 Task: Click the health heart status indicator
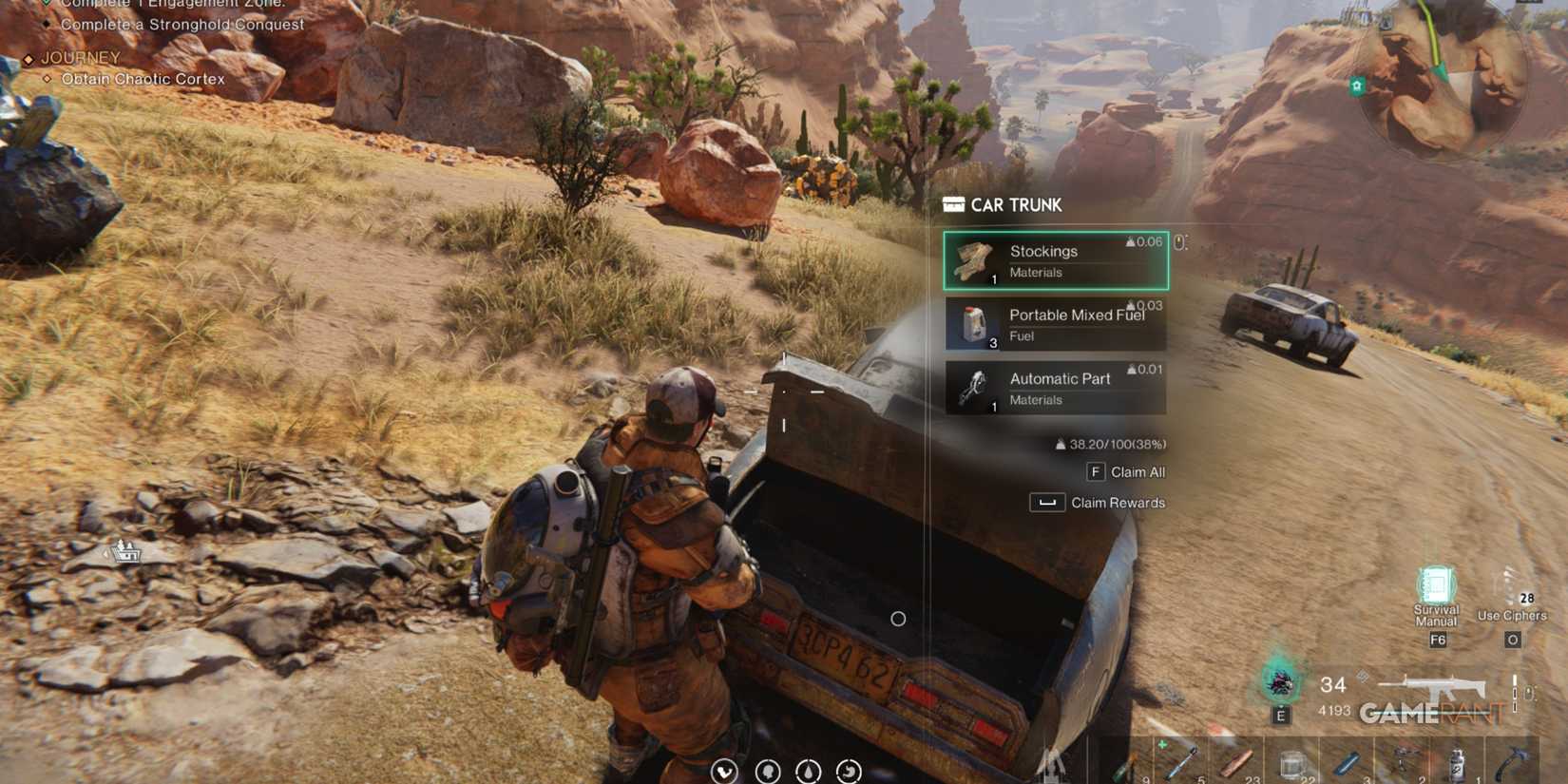(726, 771)
